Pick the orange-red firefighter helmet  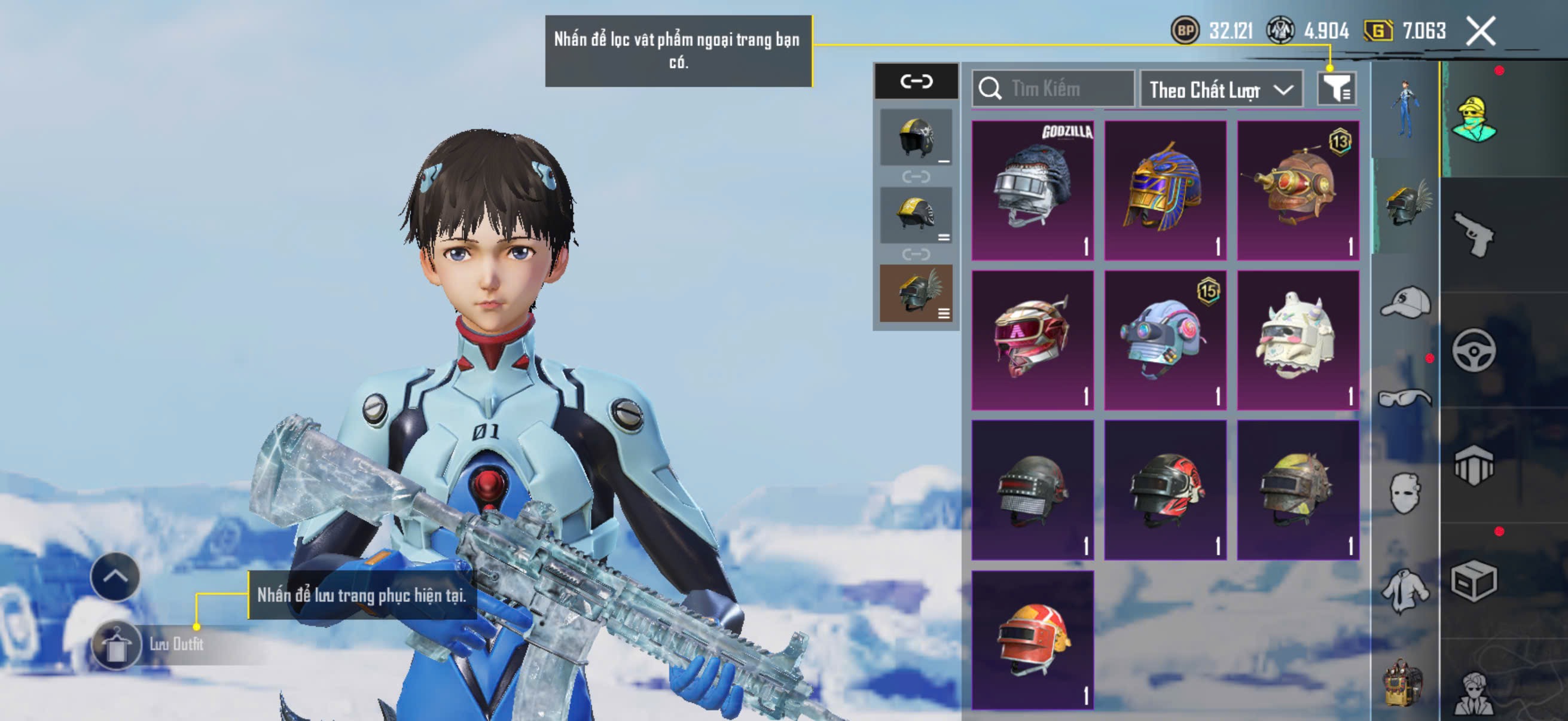[1032, 640]
